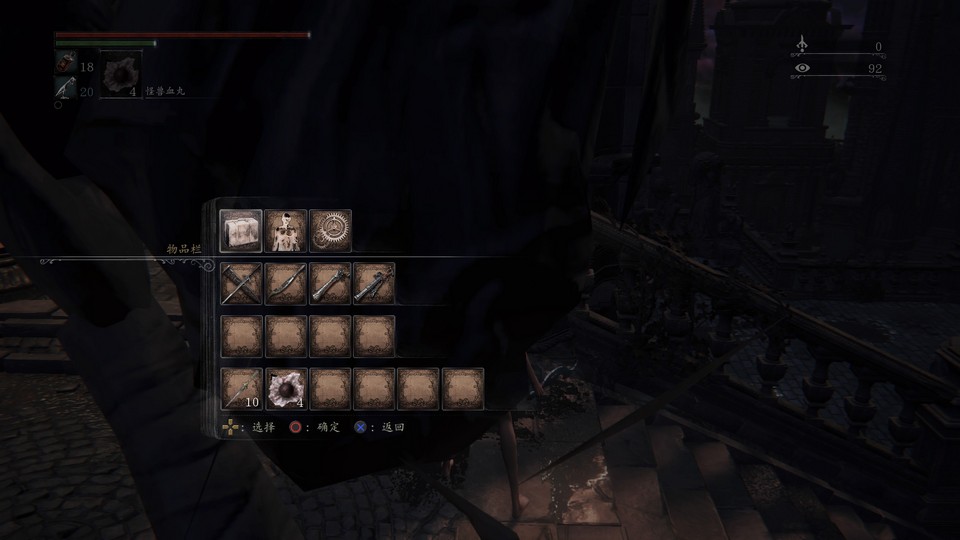This screenshot has height=540, width=960.
Task: Pick the firearm weapon slot
Action: (374, 283)
